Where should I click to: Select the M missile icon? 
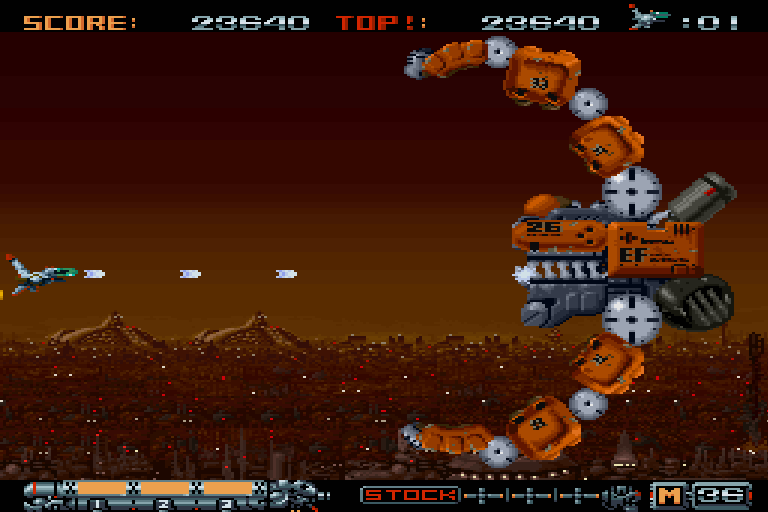[668, 494]
